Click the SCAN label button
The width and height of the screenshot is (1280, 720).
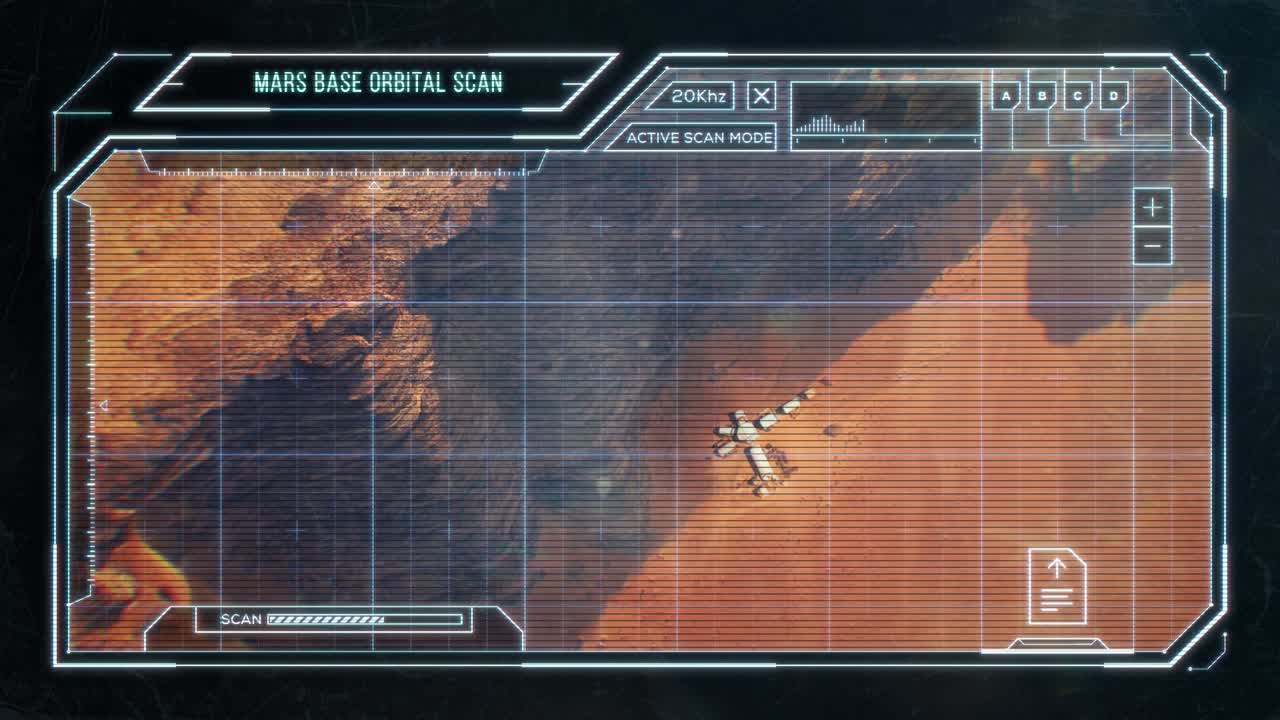click(x=239, y=619)
